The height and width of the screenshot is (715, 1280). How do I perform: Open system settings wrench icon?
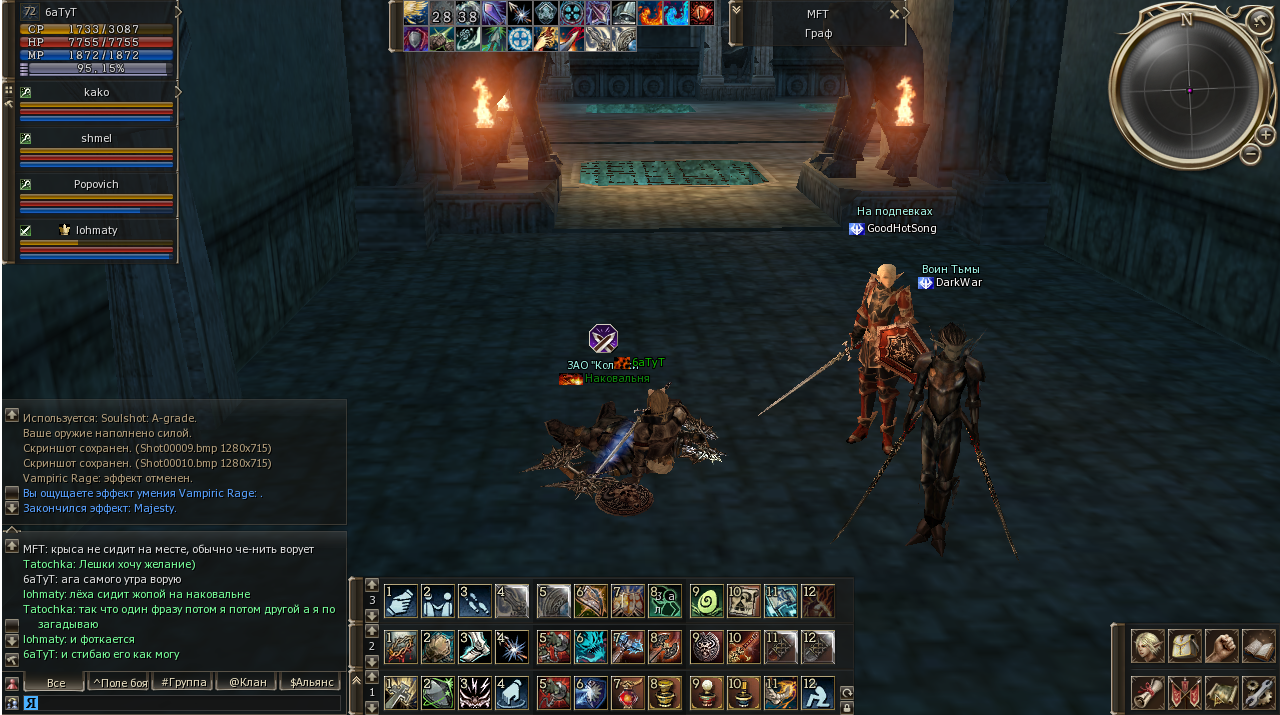(1258, 692)
